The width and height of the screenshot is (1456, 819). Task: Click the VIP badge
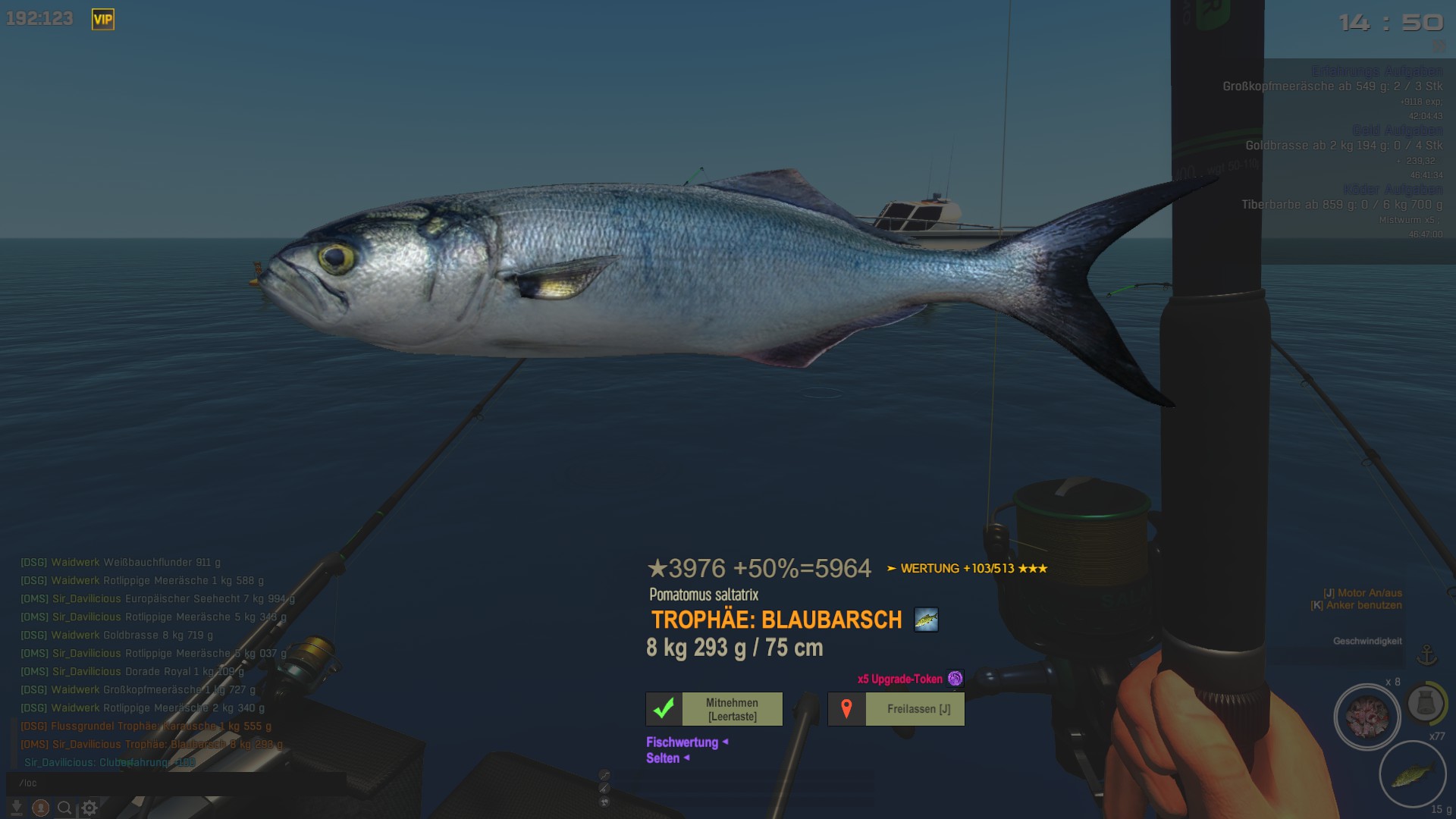[102, 20]
